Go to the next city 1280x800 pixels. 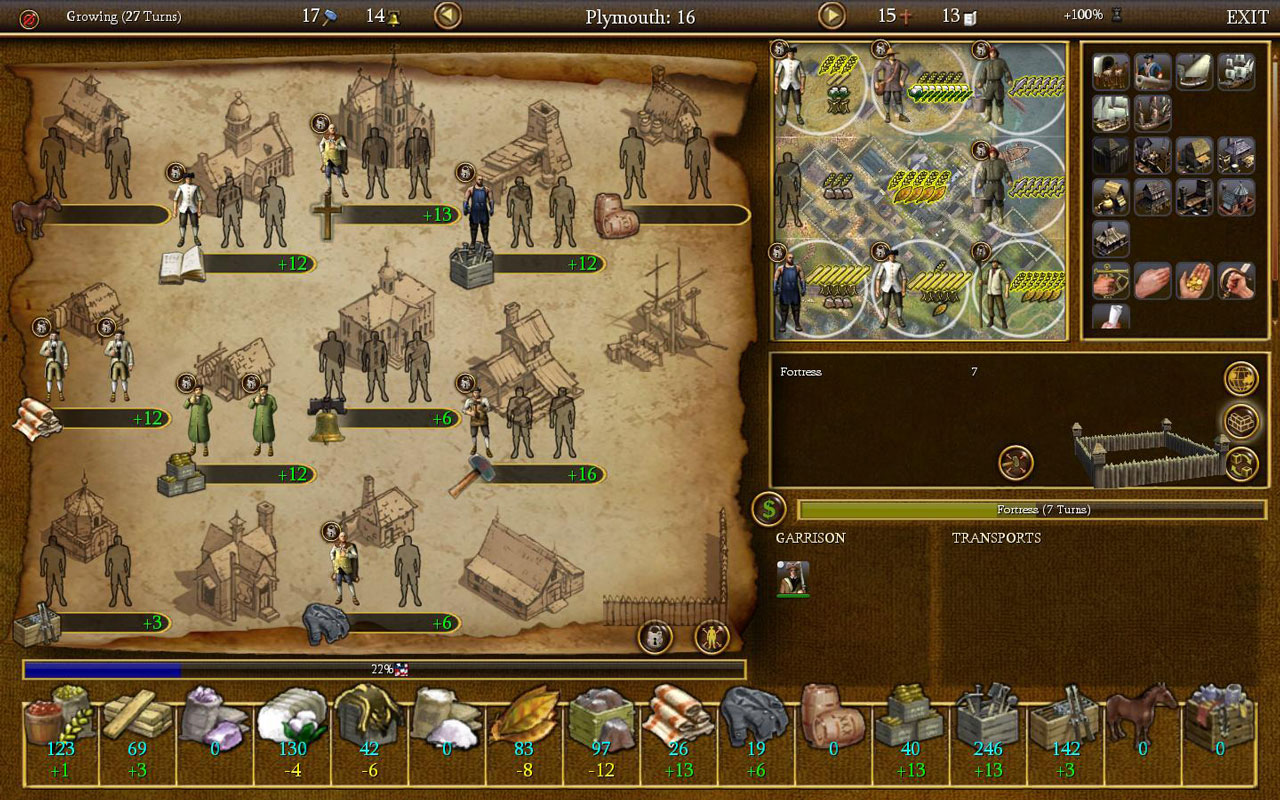coord(832,16)
